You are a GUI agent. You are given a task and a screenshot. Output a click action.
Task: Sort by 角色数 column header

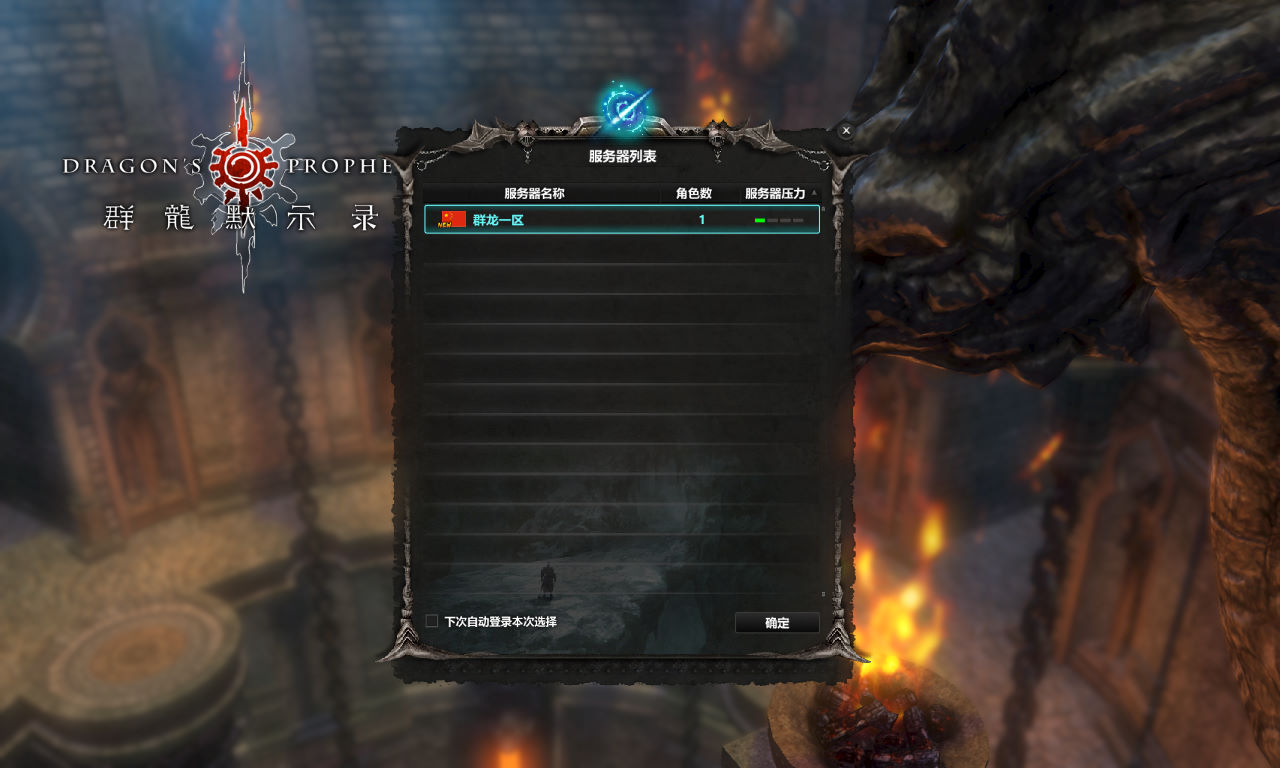[694, 193]
